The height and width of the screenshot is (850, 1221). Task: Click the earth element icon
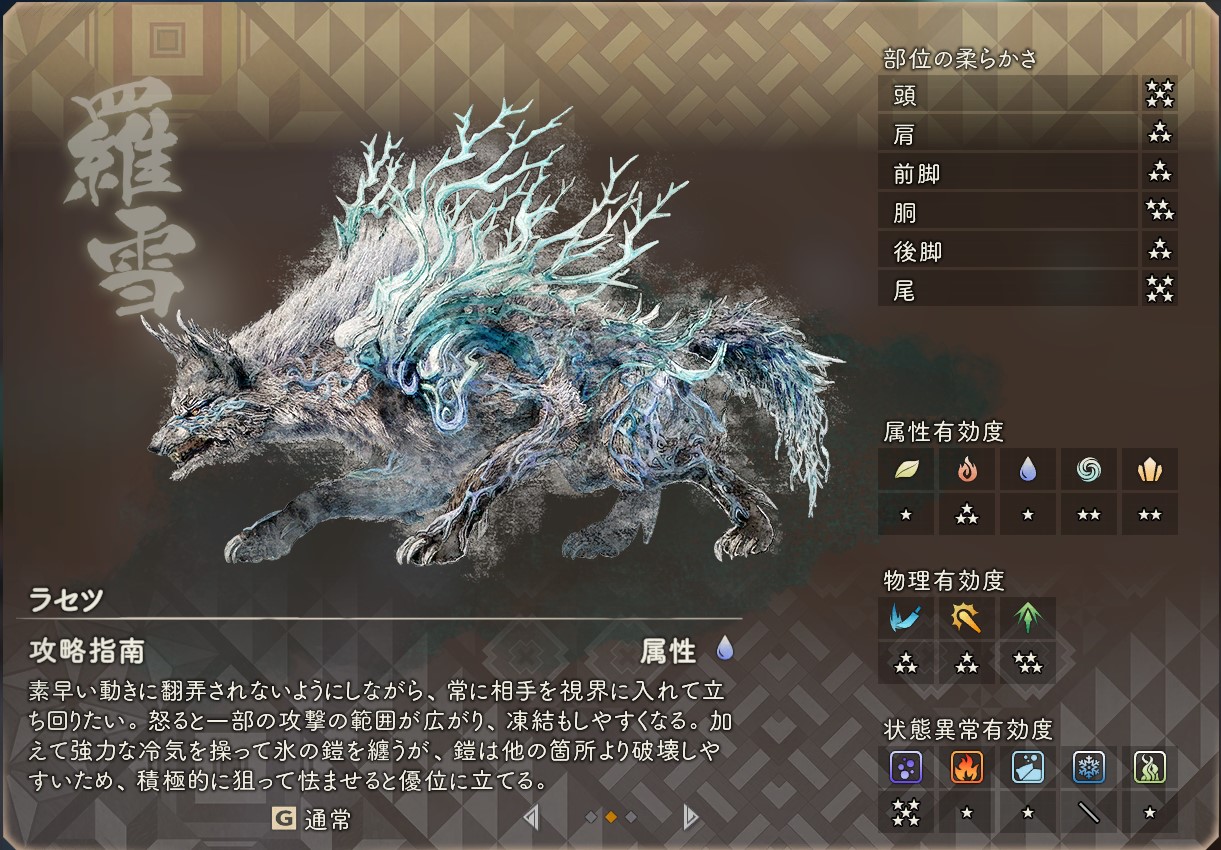click(1149, 469)
